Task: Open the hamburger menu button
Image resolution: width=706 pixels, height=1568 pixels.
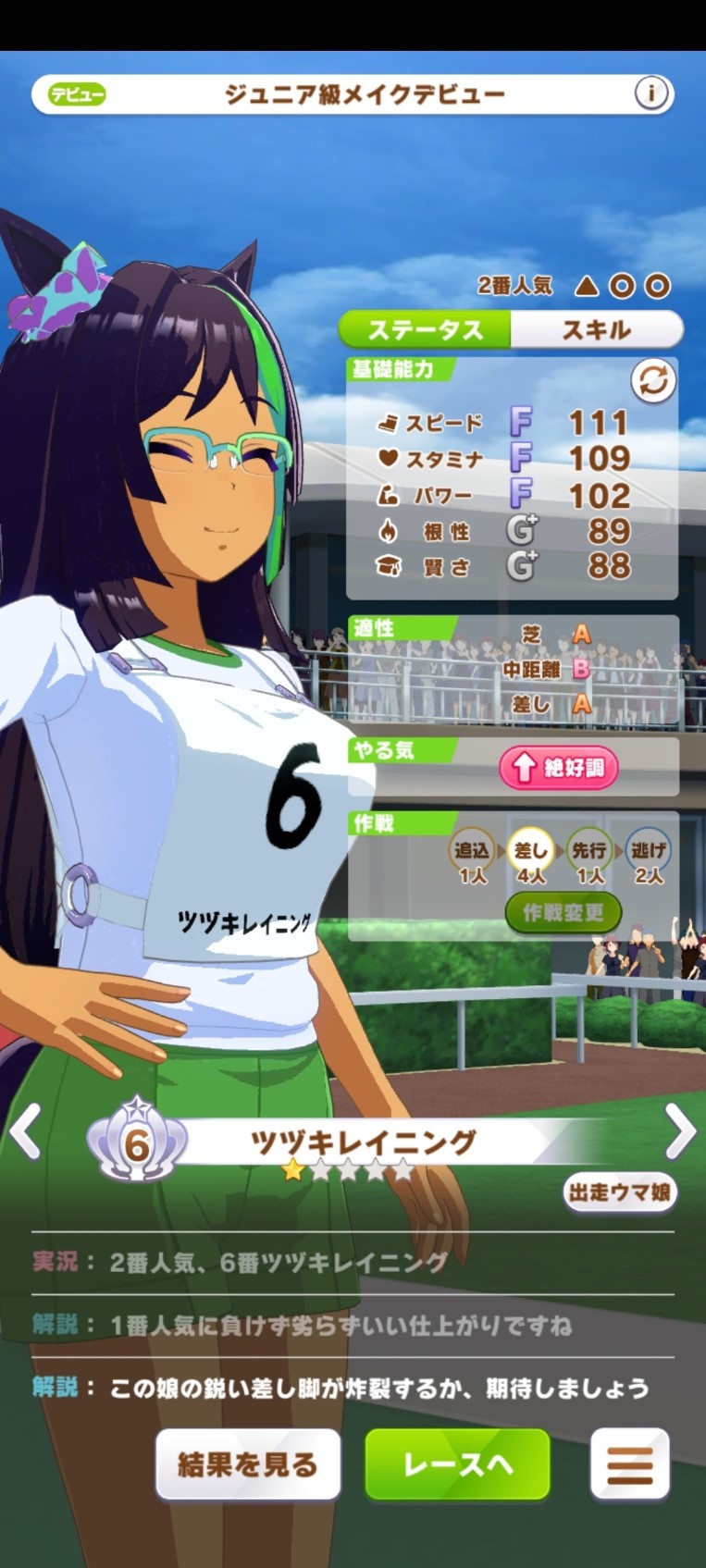Action: 629,1464
